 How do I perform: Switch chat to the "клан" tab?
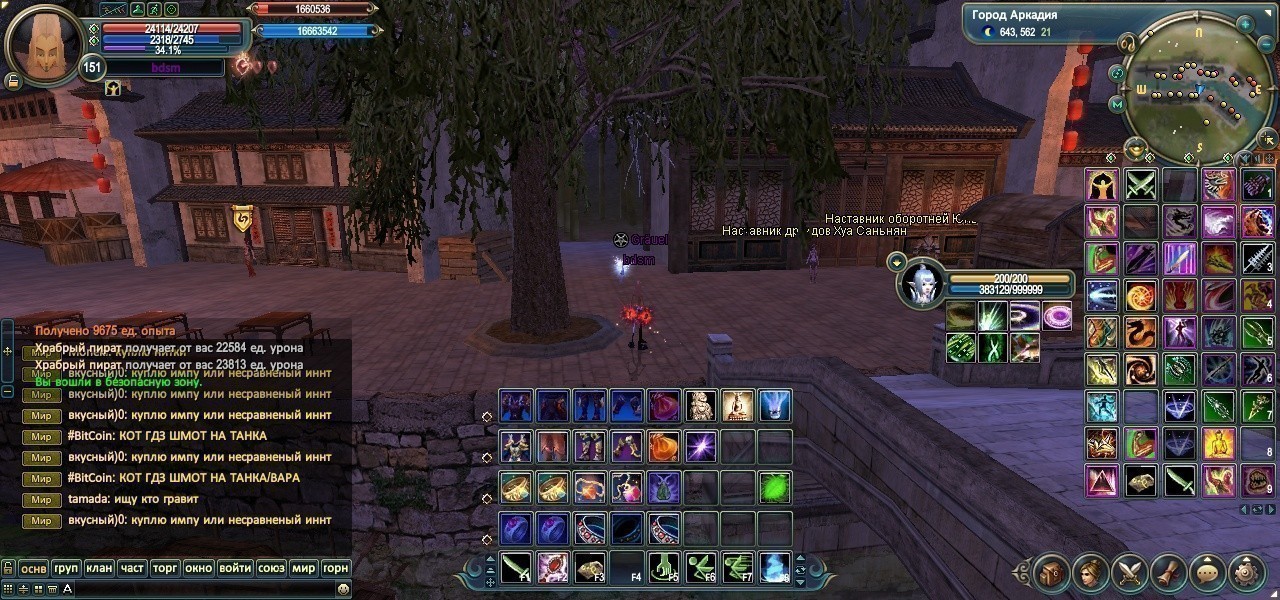tap(99, 568)
